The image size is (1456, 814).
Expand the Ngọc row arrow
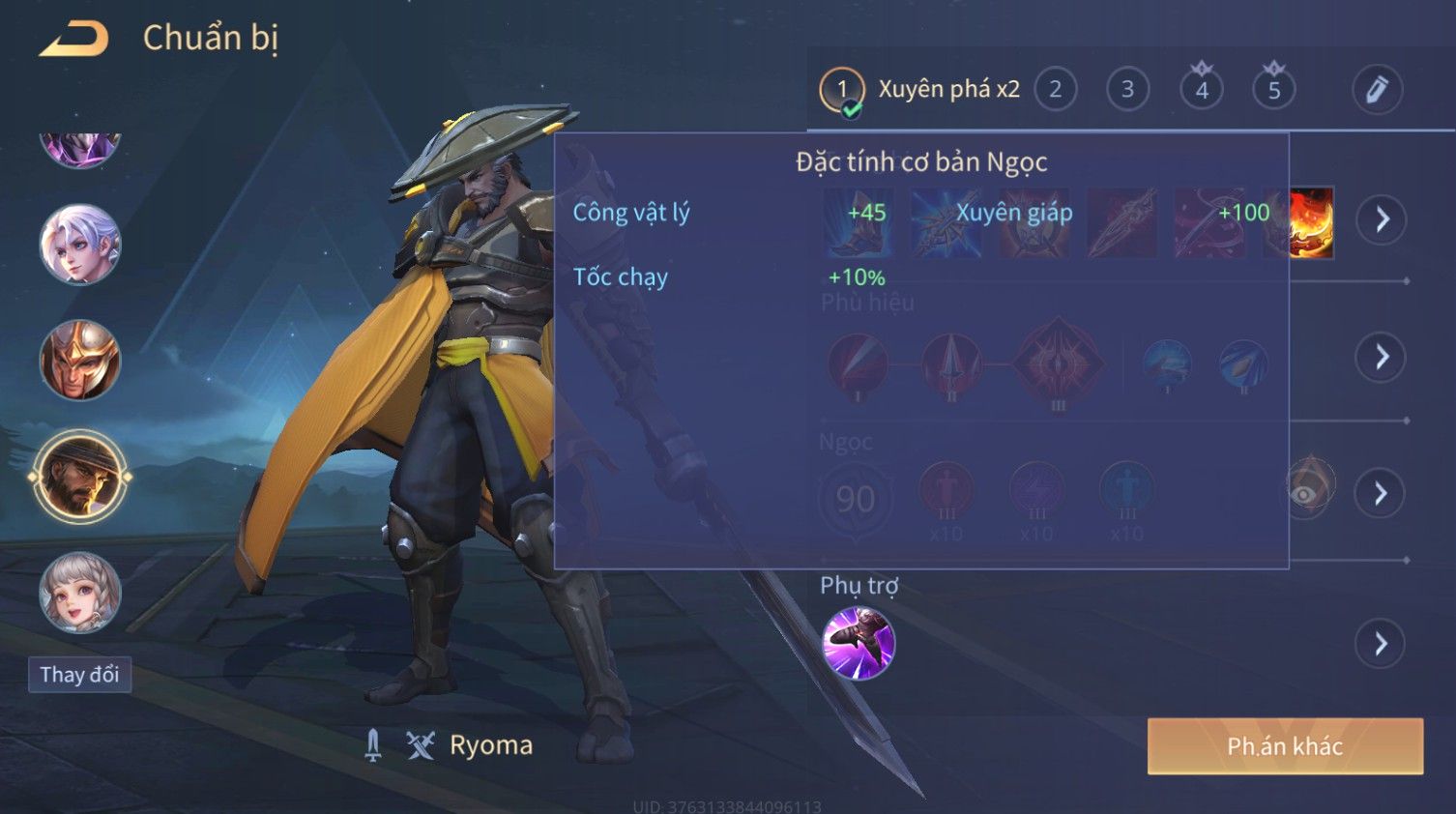[x=1382, y=494]
